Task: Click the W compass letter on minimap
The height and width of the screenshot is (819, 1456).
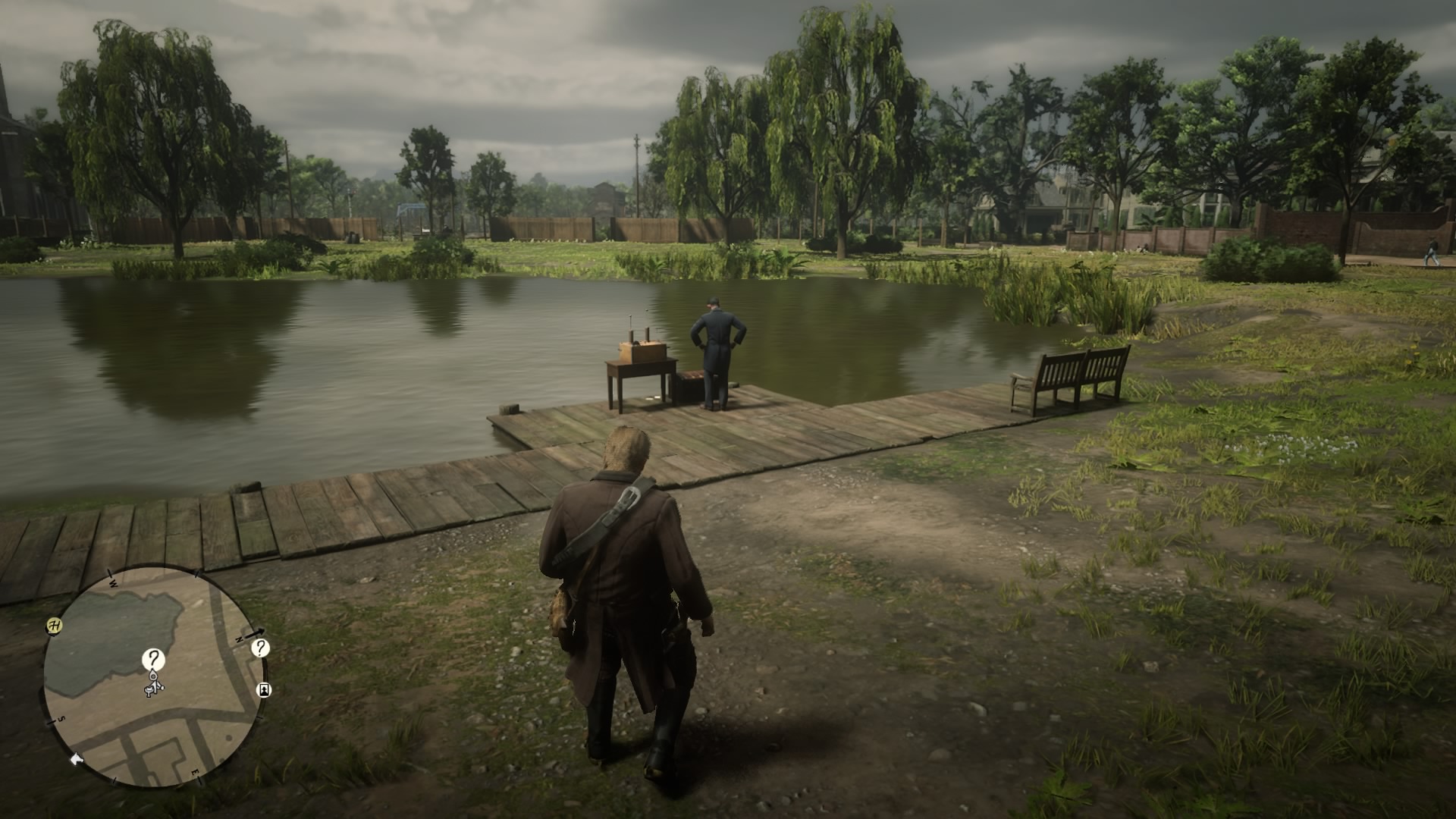Action: pos(112,582)
